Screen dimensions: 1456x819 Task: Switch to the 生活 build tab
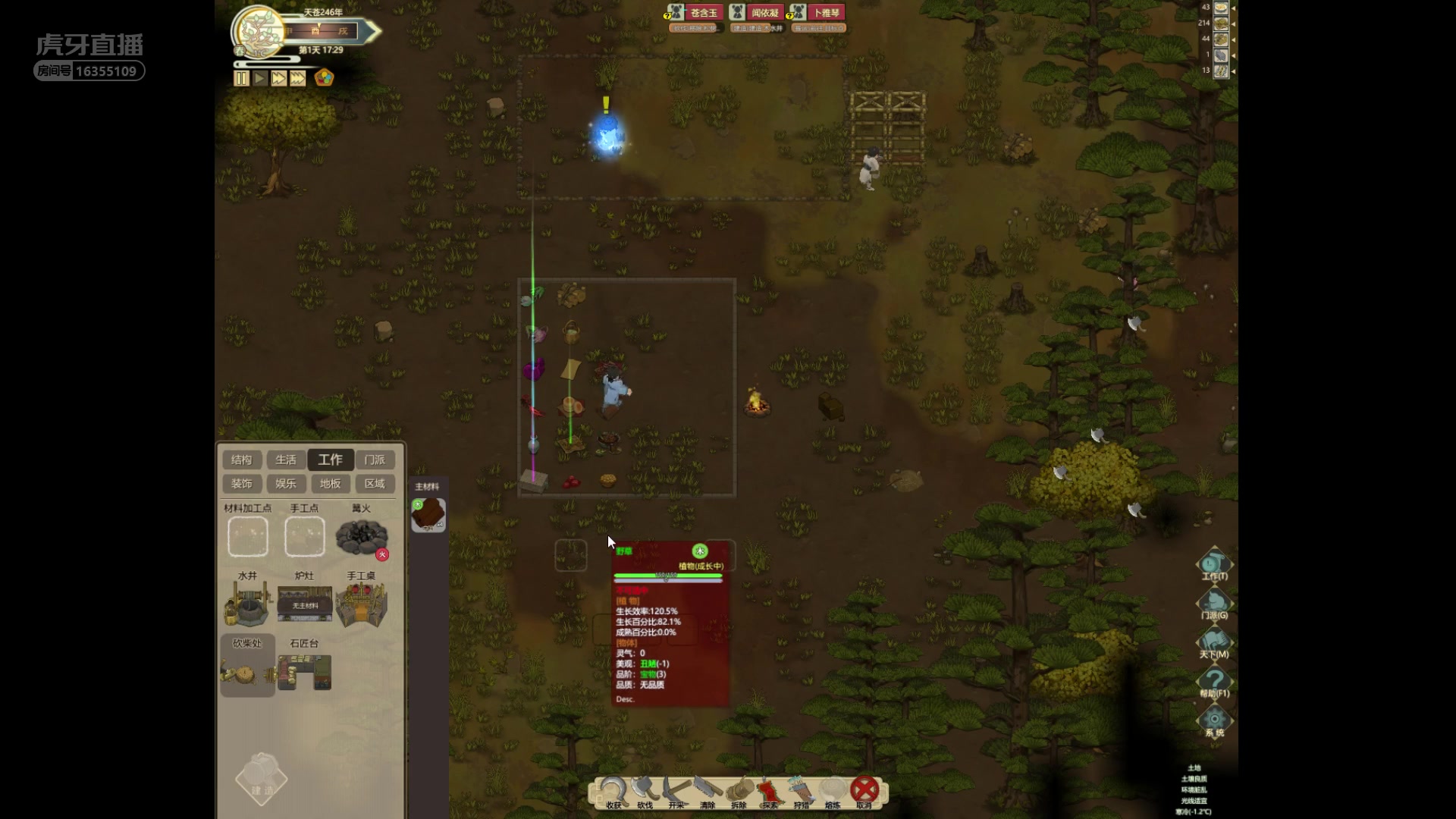(286, 460)
